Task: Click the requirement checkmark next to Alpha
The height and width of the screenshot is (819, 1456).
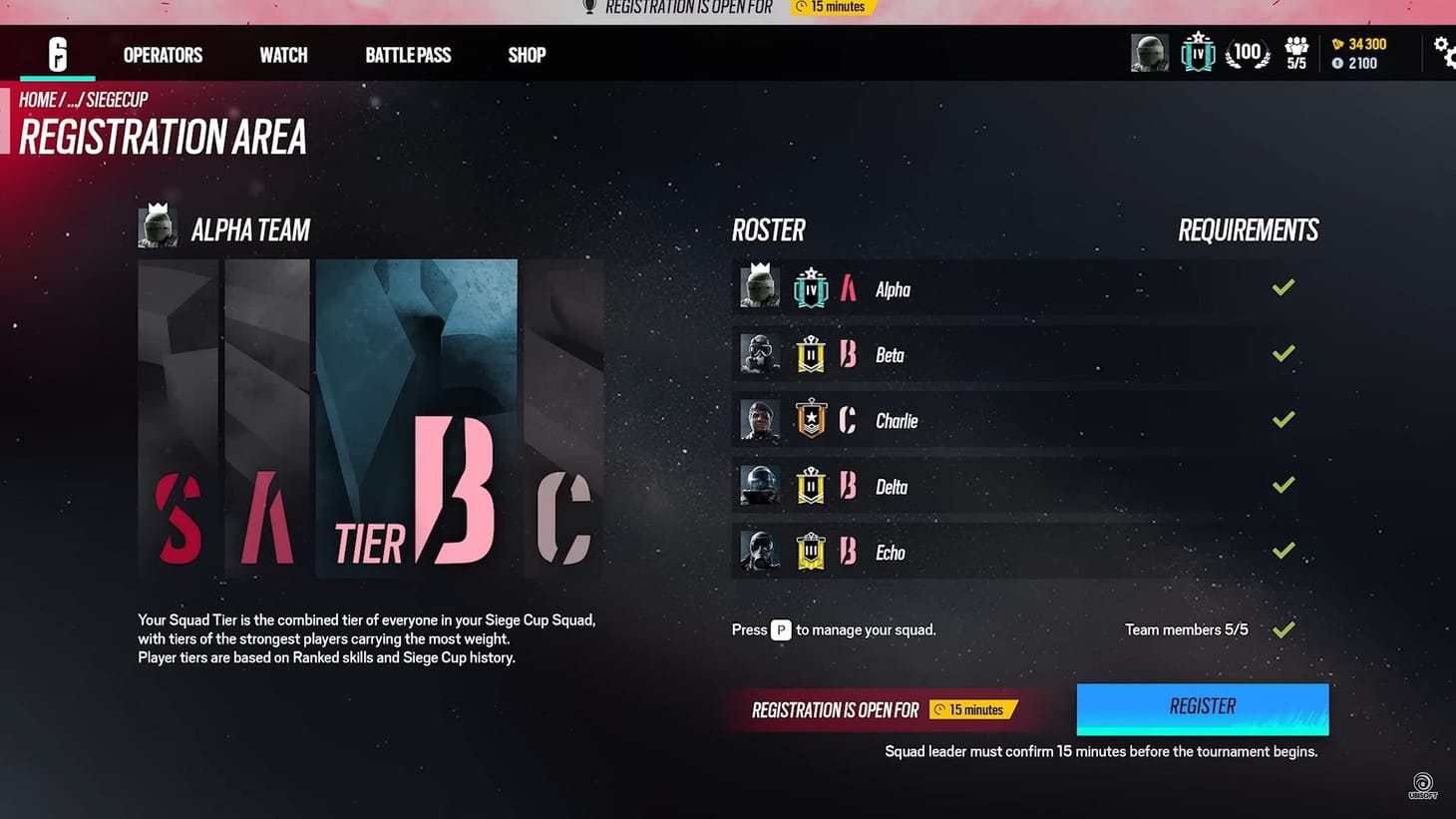Action: [1283, 287]
